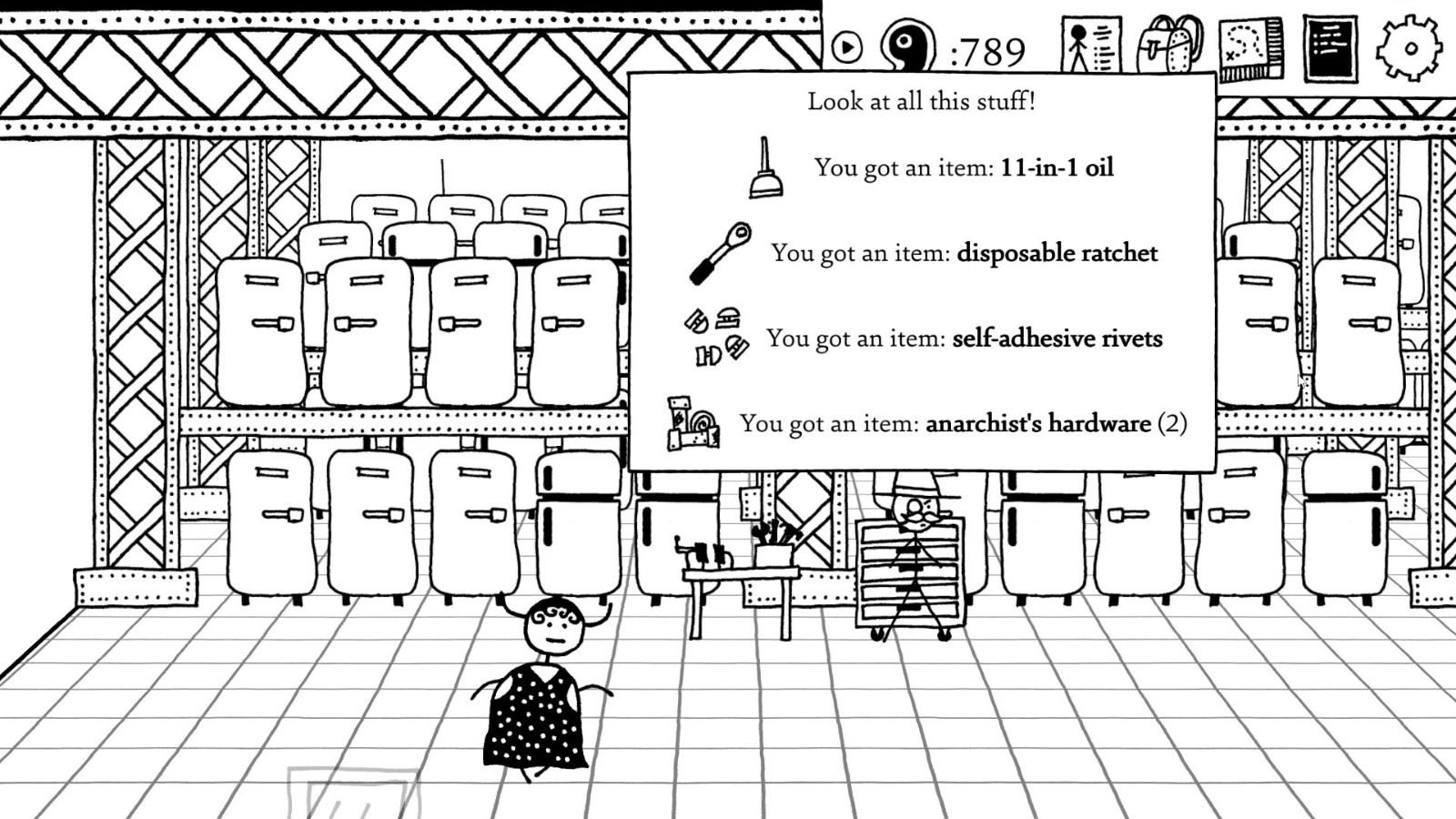Dismiss the 'Look at all this stuff!' dialog
The height and width of the screenshot is (819, 1456).
(920, 101)
